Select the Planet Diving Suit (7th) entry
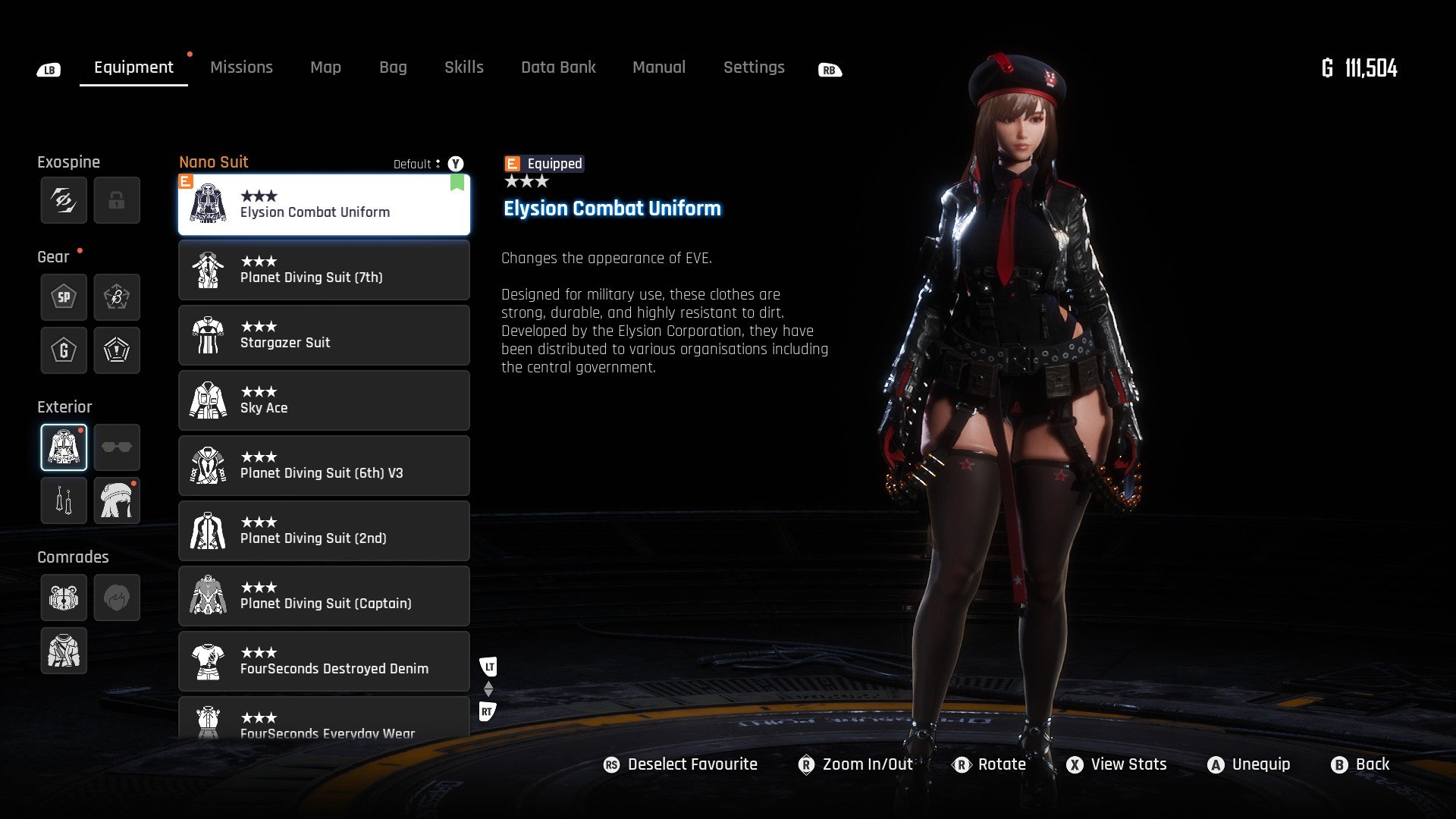Screen dimensions: 1456x819 tap(324, 271)
